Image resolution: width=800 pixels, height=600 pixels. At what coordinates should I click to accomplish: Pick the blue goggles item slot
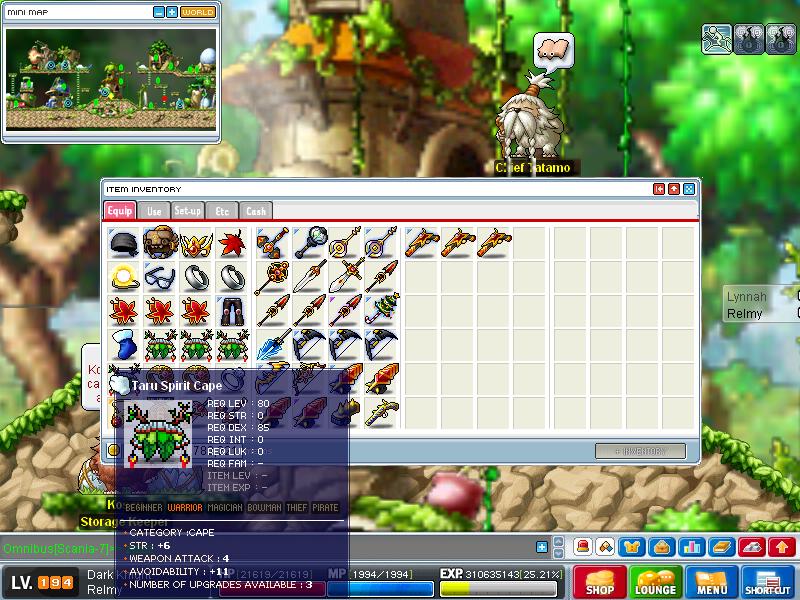click(160, 277)
